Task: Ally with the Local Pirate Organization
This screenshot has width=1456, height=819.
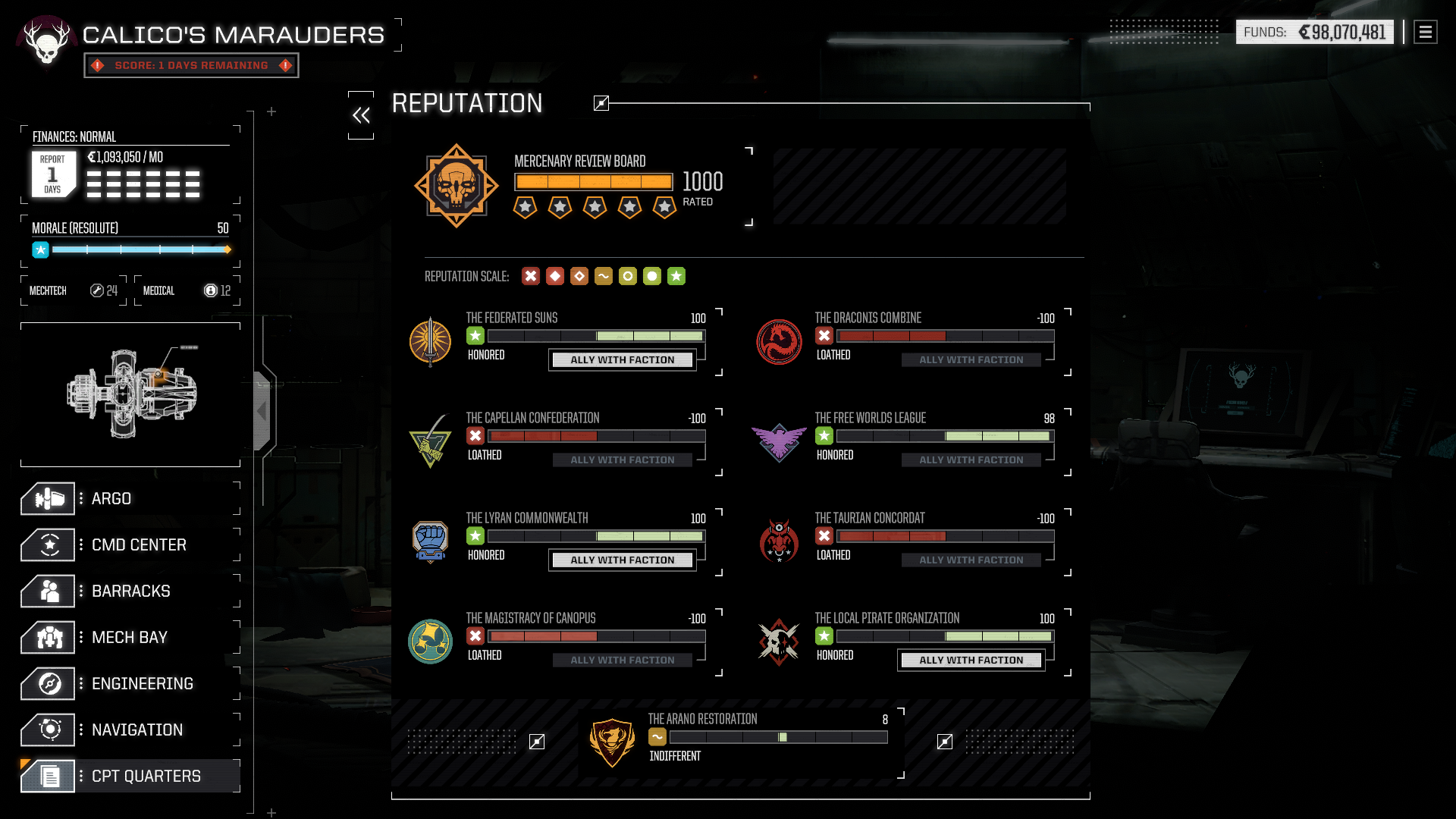Action: 971,661
